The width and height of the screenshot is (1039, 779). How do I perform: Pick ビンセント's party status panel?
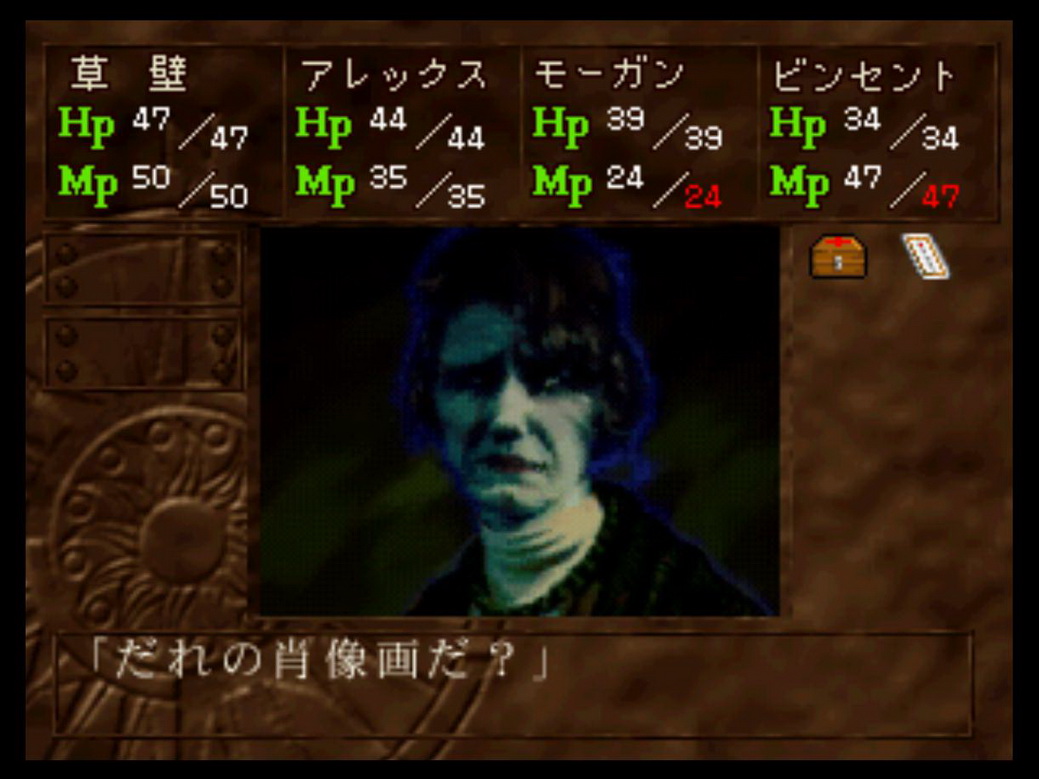click(875, 131)
